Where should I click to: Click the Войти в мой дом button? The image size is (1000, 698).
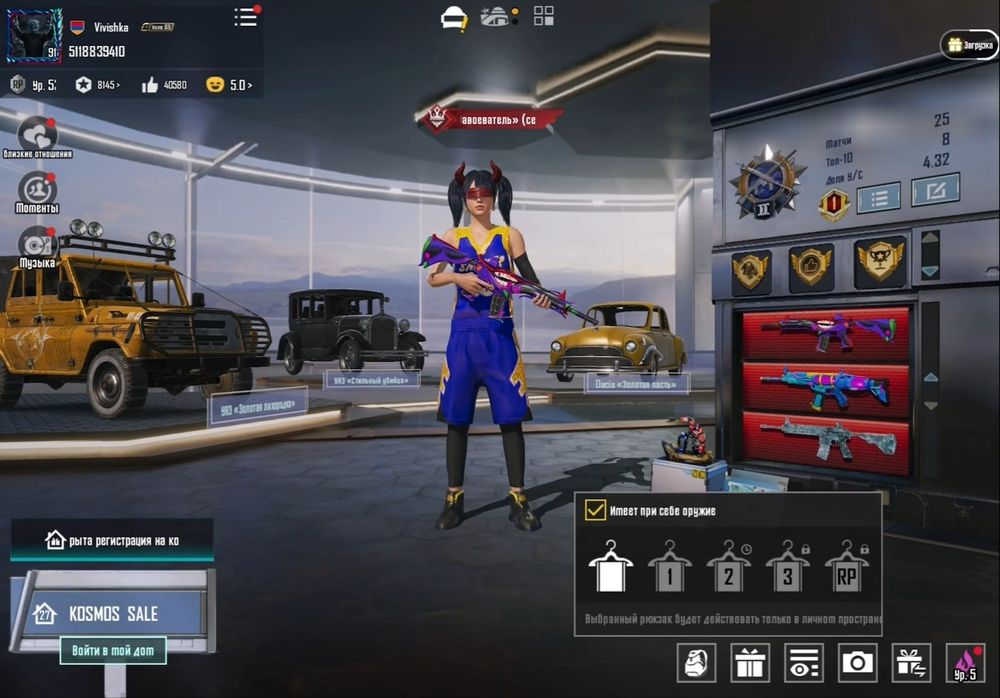pos(113,651)
